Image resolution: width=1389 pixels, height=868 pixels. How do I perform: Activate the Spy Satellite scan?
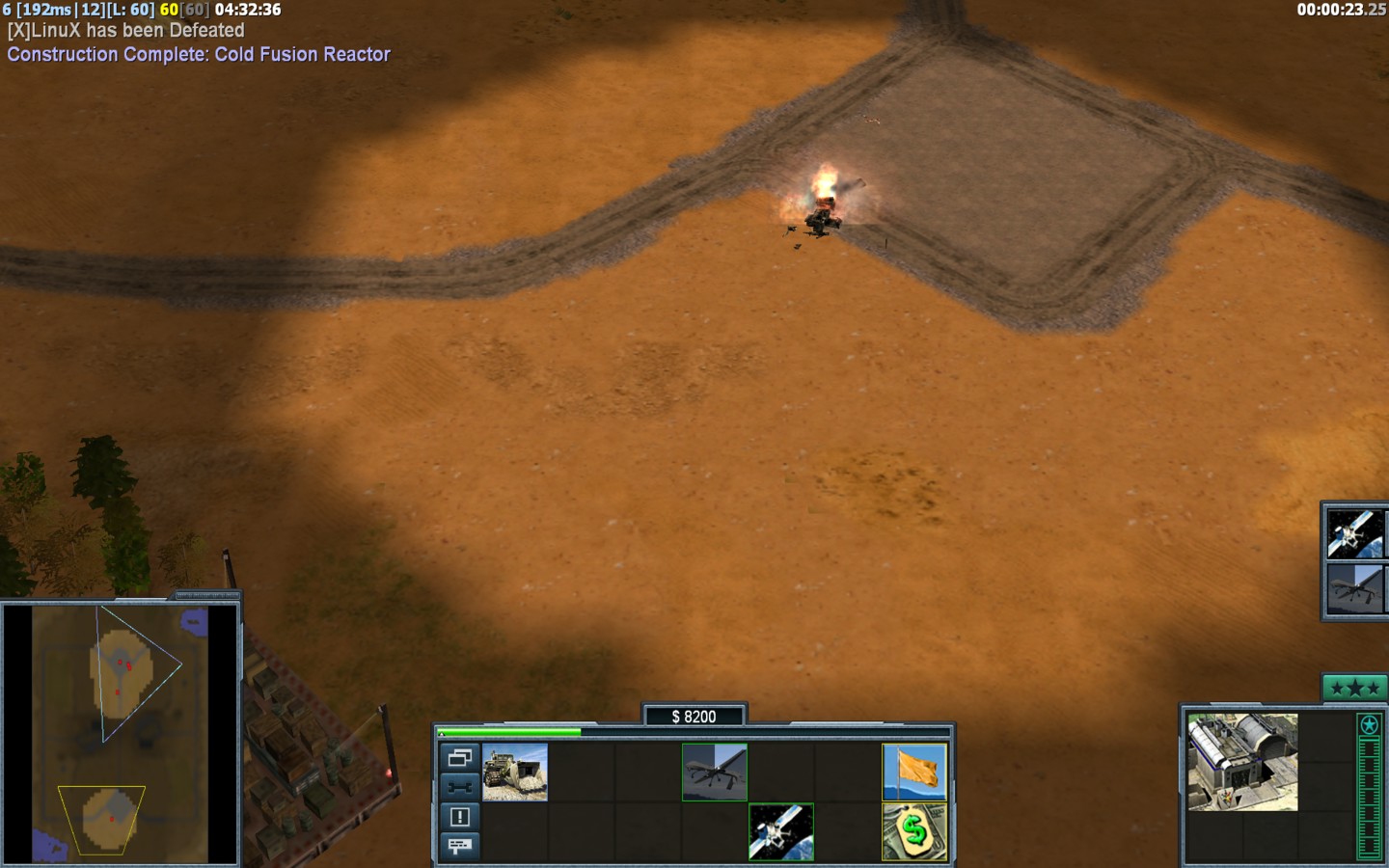tap(781, 831)
